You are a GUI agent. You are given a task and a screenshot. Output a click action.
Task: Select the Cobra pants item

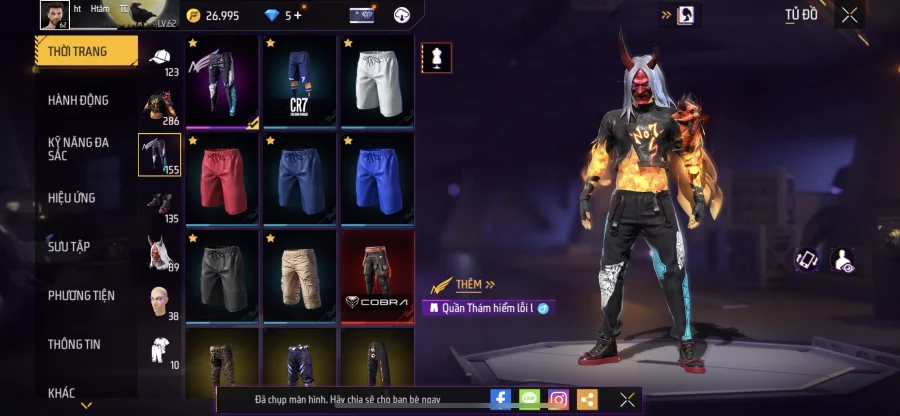(377, 275)
